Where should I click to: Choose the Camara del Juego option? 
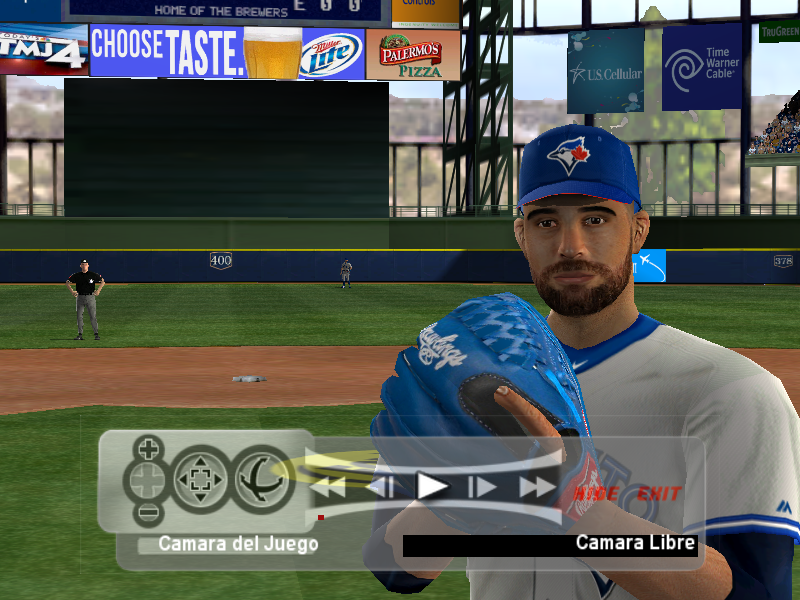238,545
